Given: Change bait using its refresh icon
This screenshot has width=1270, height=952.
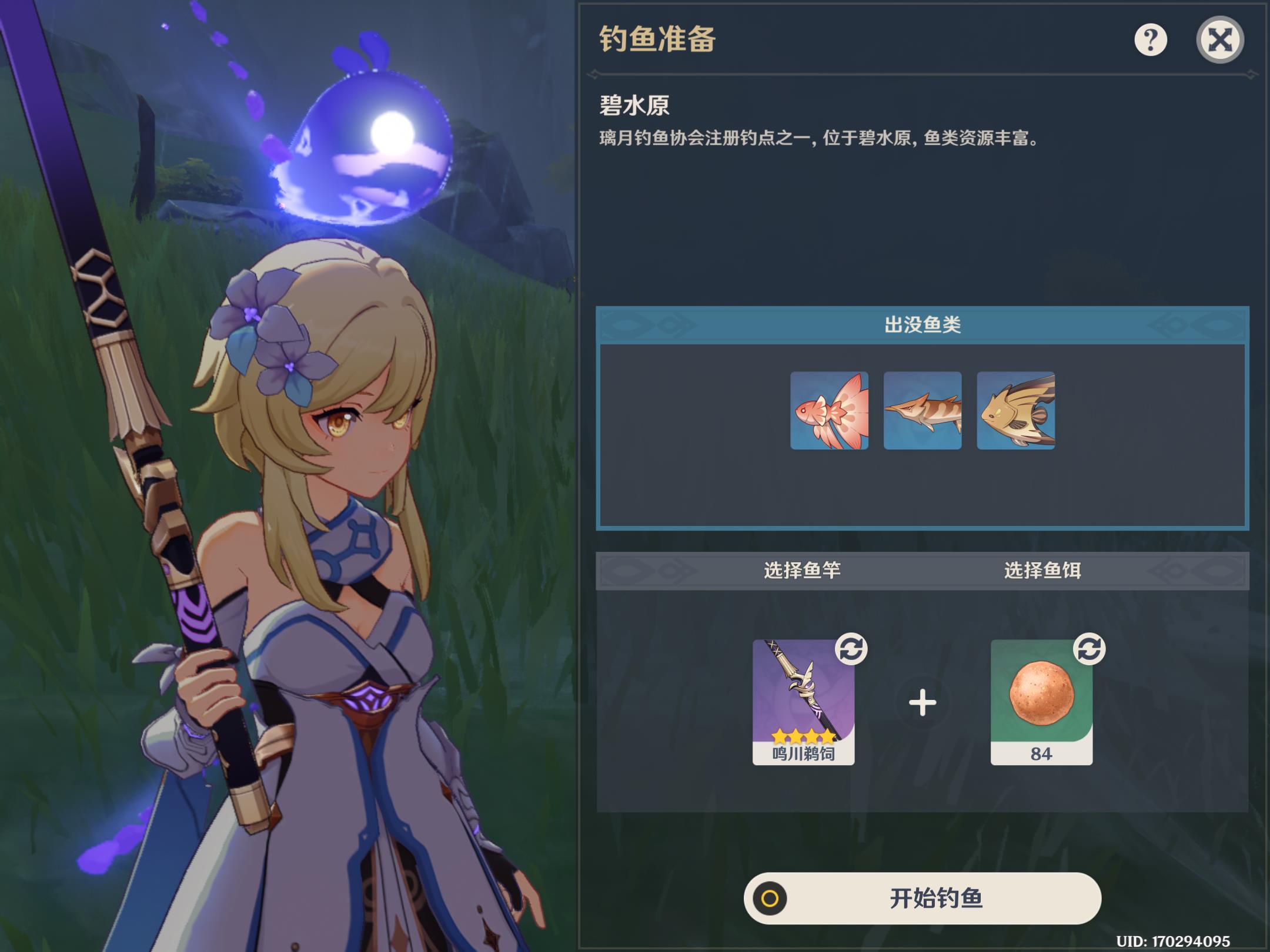Looking at the screenshot, I should [x=1089, y=649].
